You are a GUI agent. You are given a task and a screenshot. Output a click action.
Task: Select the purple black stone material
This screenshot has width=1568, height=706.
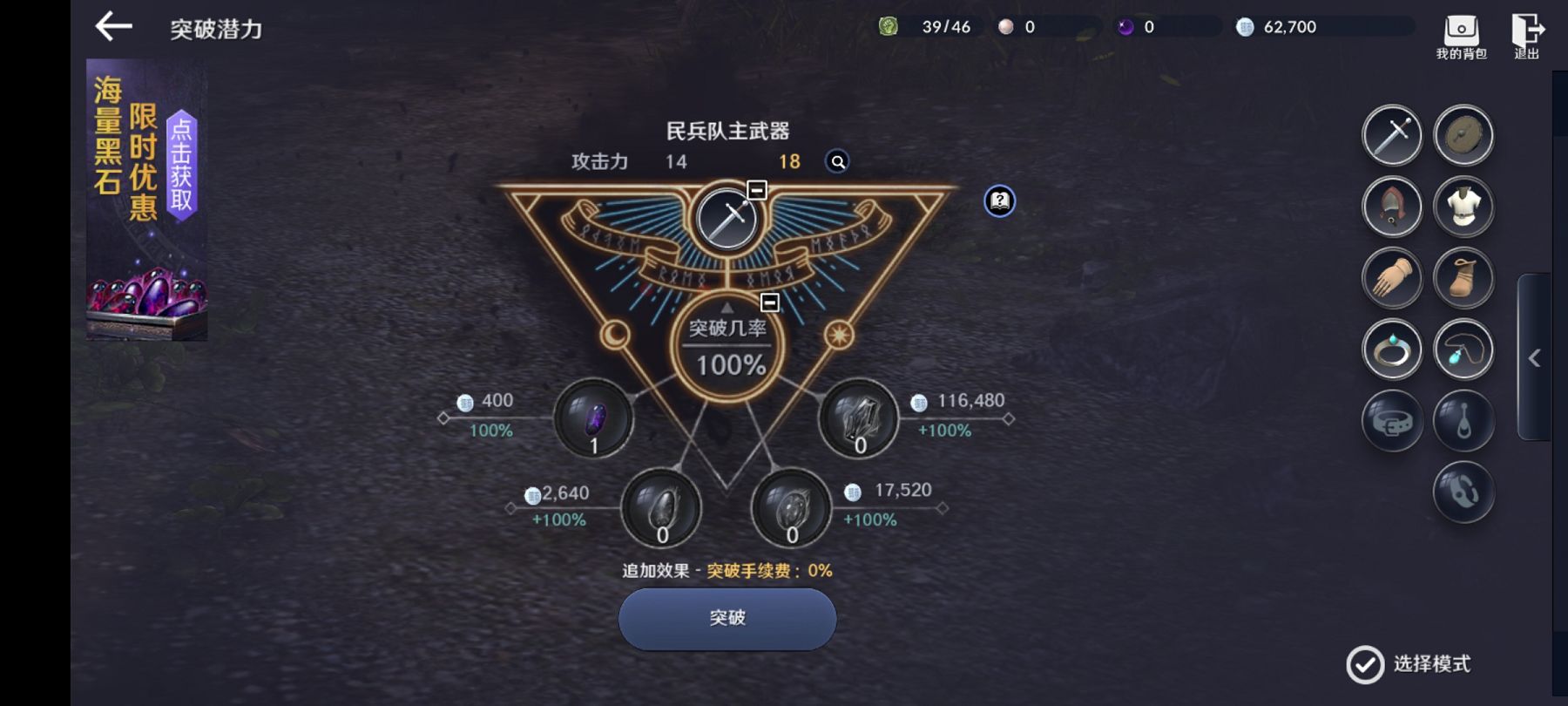[x=594, y=419]
